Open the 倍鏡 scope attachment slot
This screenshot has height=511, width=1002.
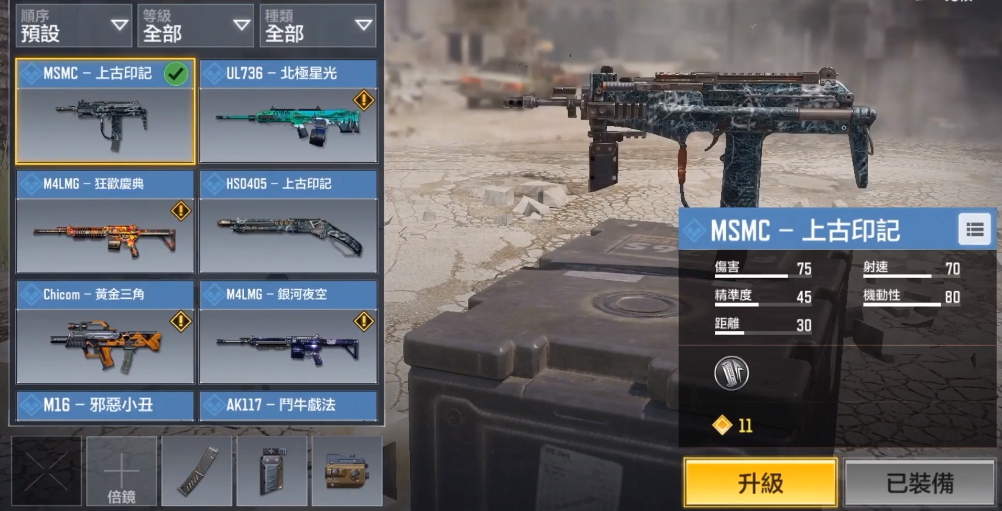[121, 471]
